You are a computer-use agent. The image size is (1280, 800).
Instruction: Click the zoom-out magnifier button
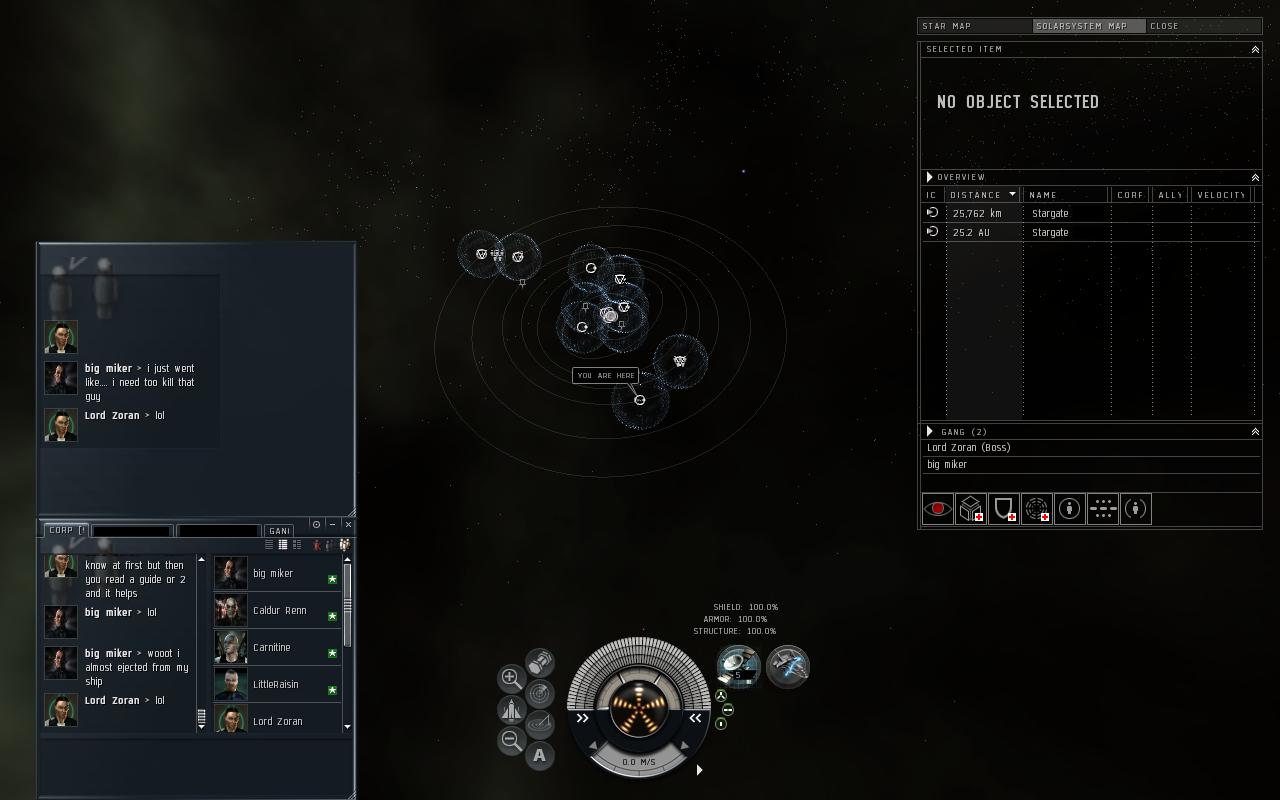click(x=511, y=741)
